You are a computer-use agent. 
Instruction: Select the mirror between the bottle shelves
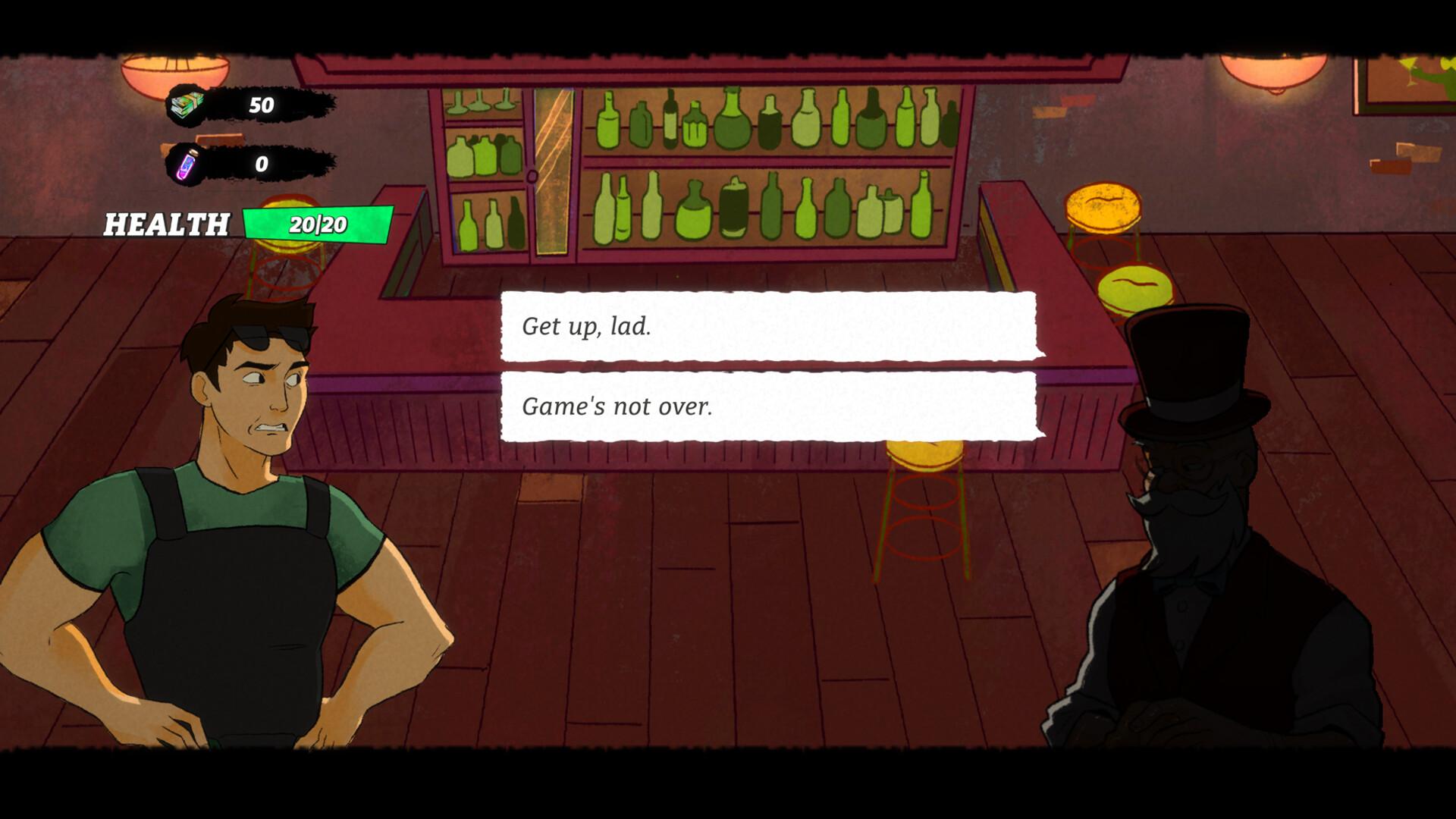(x=553, y=171)
